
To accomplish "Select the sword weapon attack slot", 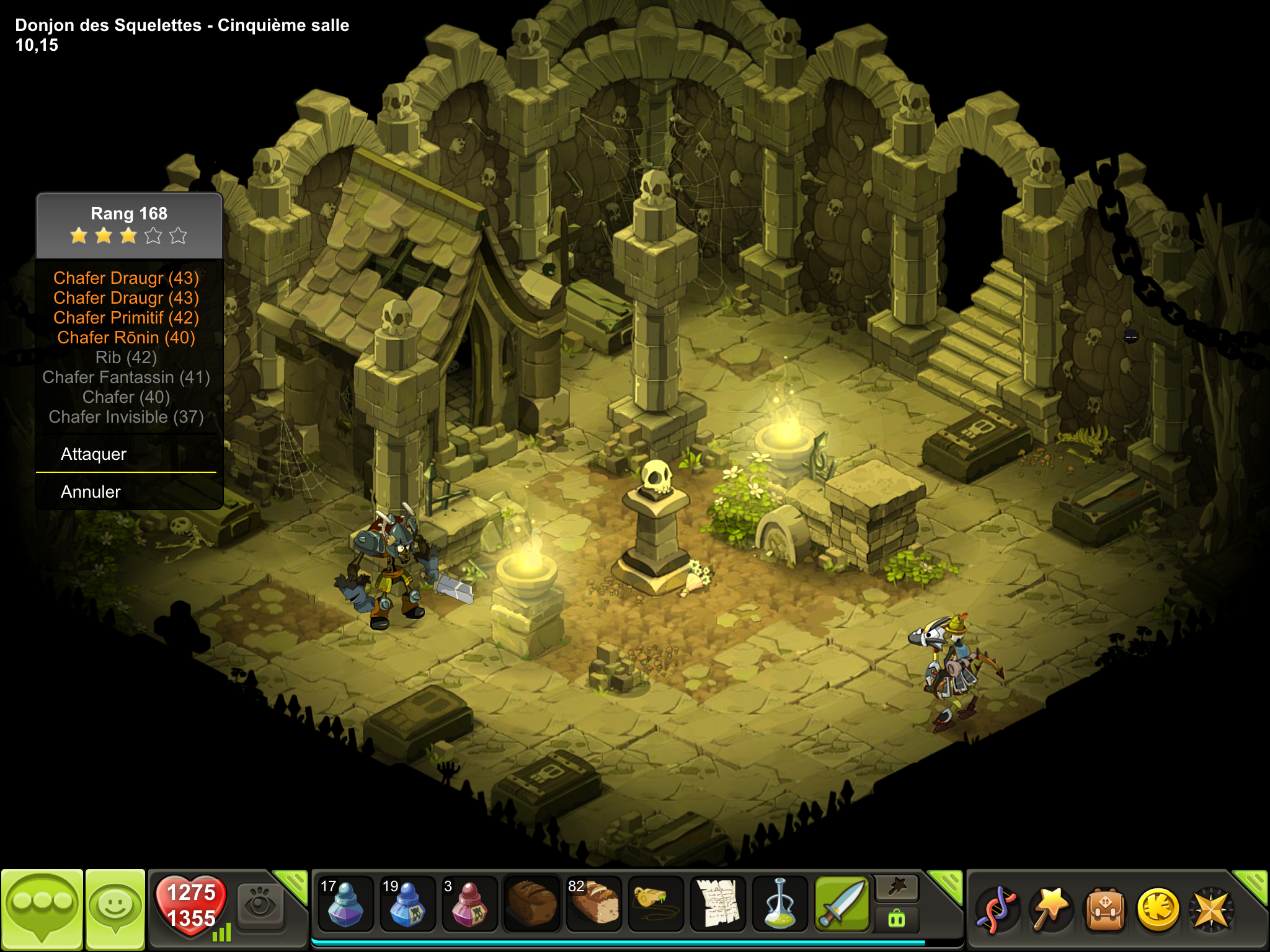I will pos(841,904).
